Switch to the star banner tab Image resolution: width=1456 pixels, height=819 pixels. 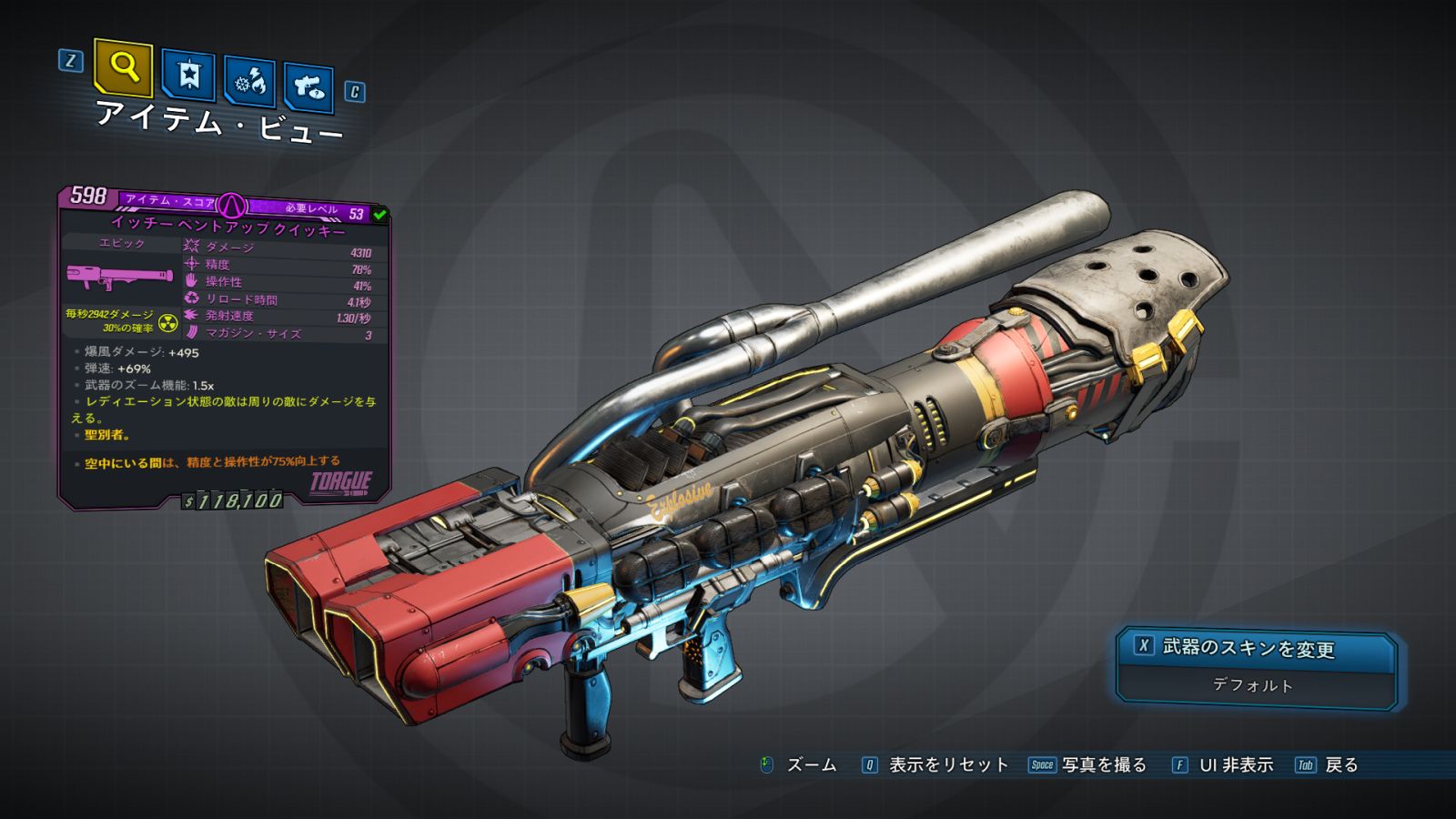coord(188,76)
